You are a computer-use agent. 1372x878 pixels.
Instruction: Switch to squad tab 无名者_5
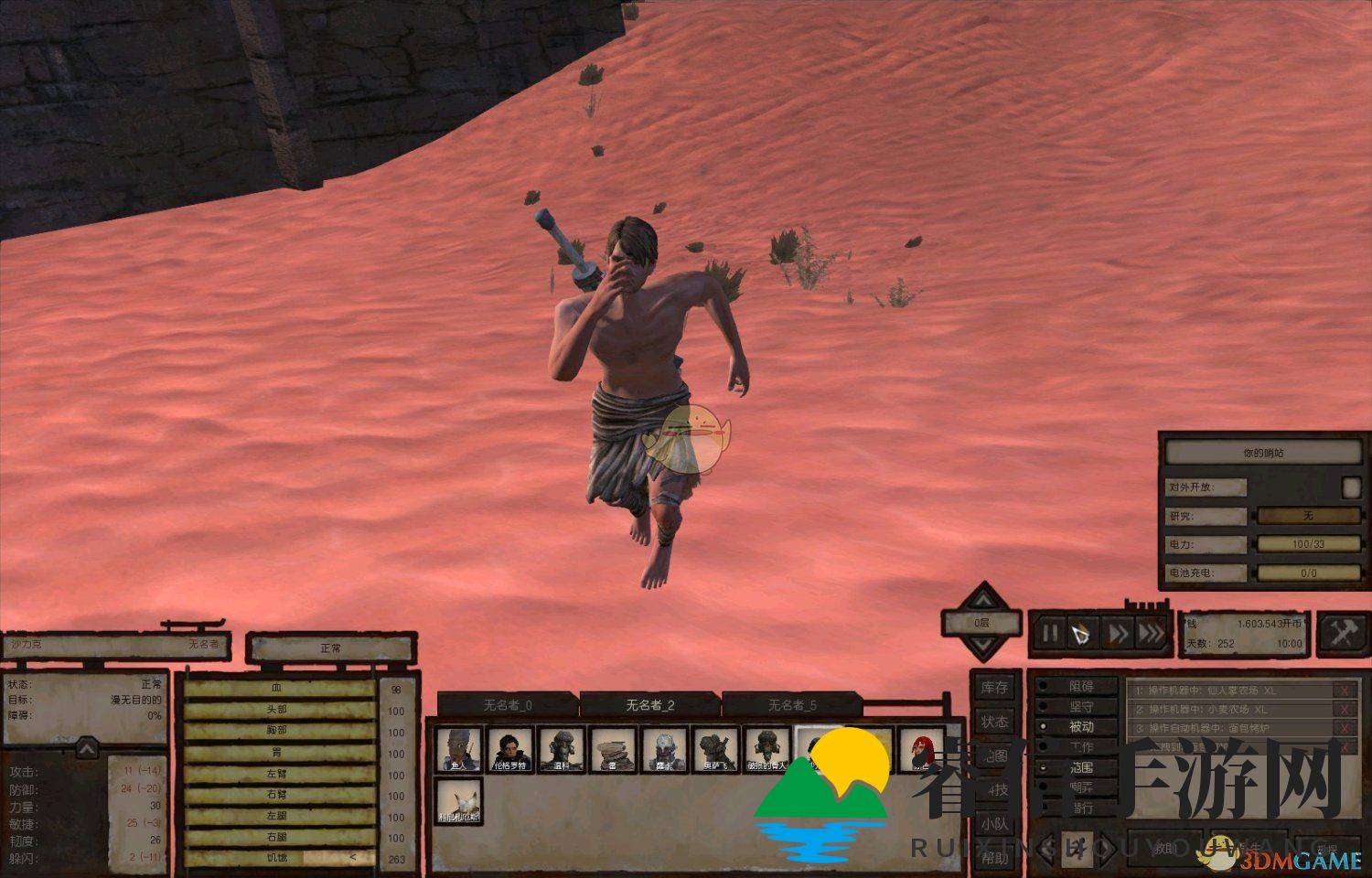tap(792, 704)
